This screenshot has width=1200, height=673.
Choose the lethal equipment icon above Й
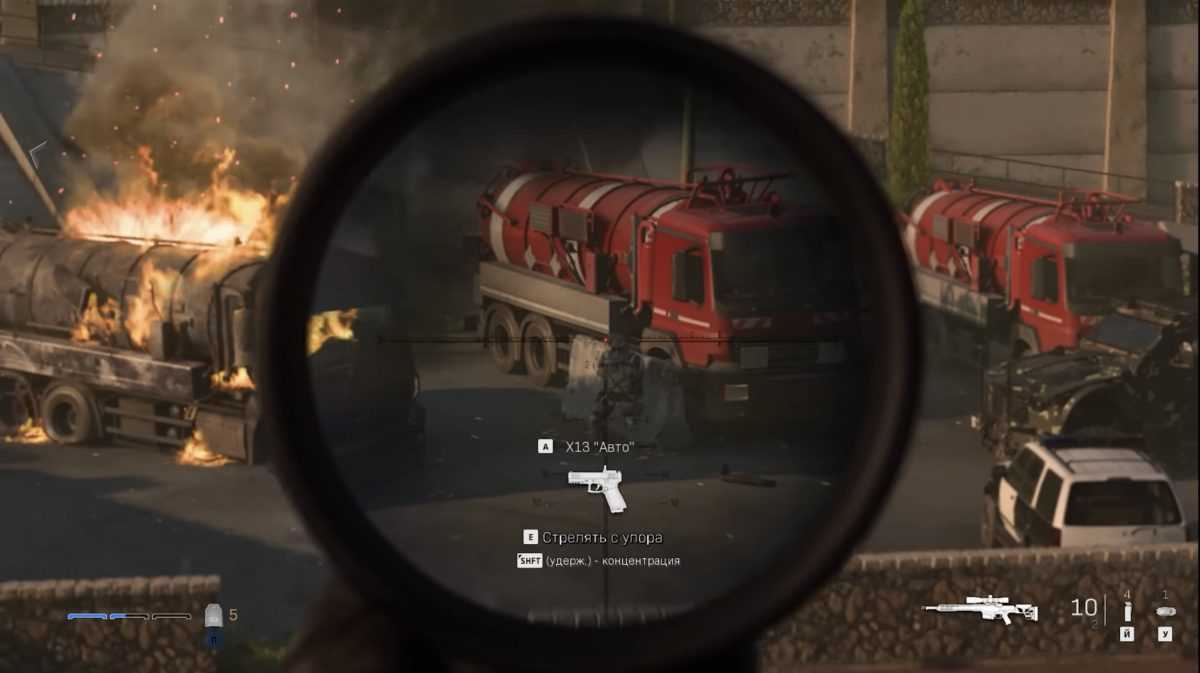coord(1127,611)
